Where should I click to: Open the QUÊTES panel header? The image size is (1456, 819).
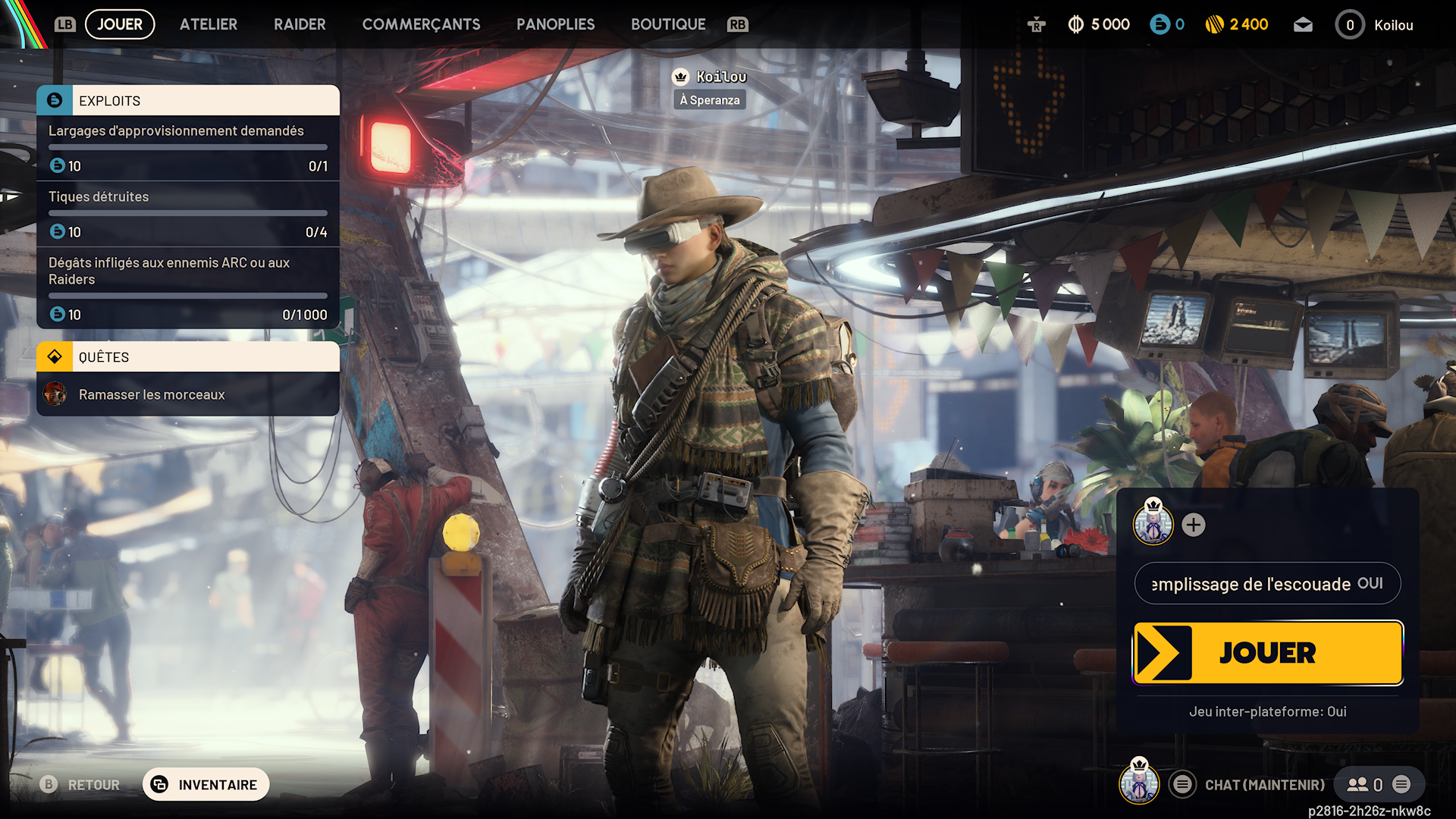(188, 357)
